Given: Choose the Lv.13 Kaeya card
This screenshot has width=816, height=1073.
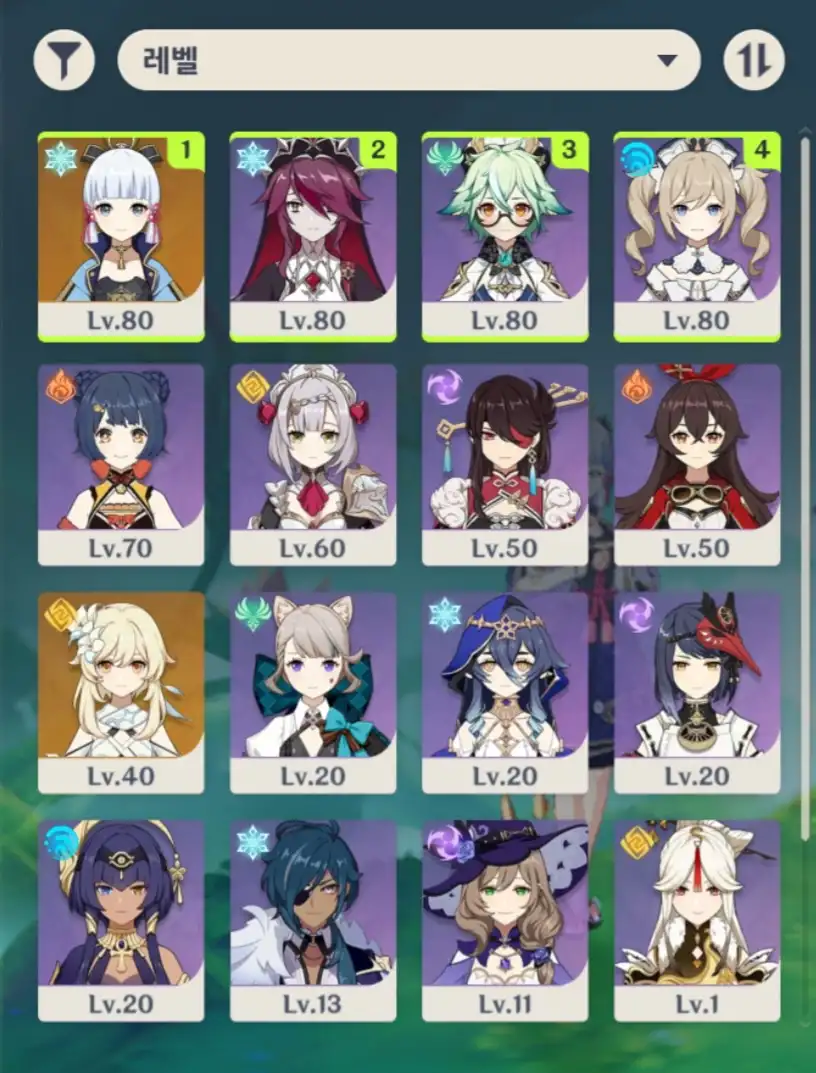Looking at the screenshot, I should (x=313, y=919).
